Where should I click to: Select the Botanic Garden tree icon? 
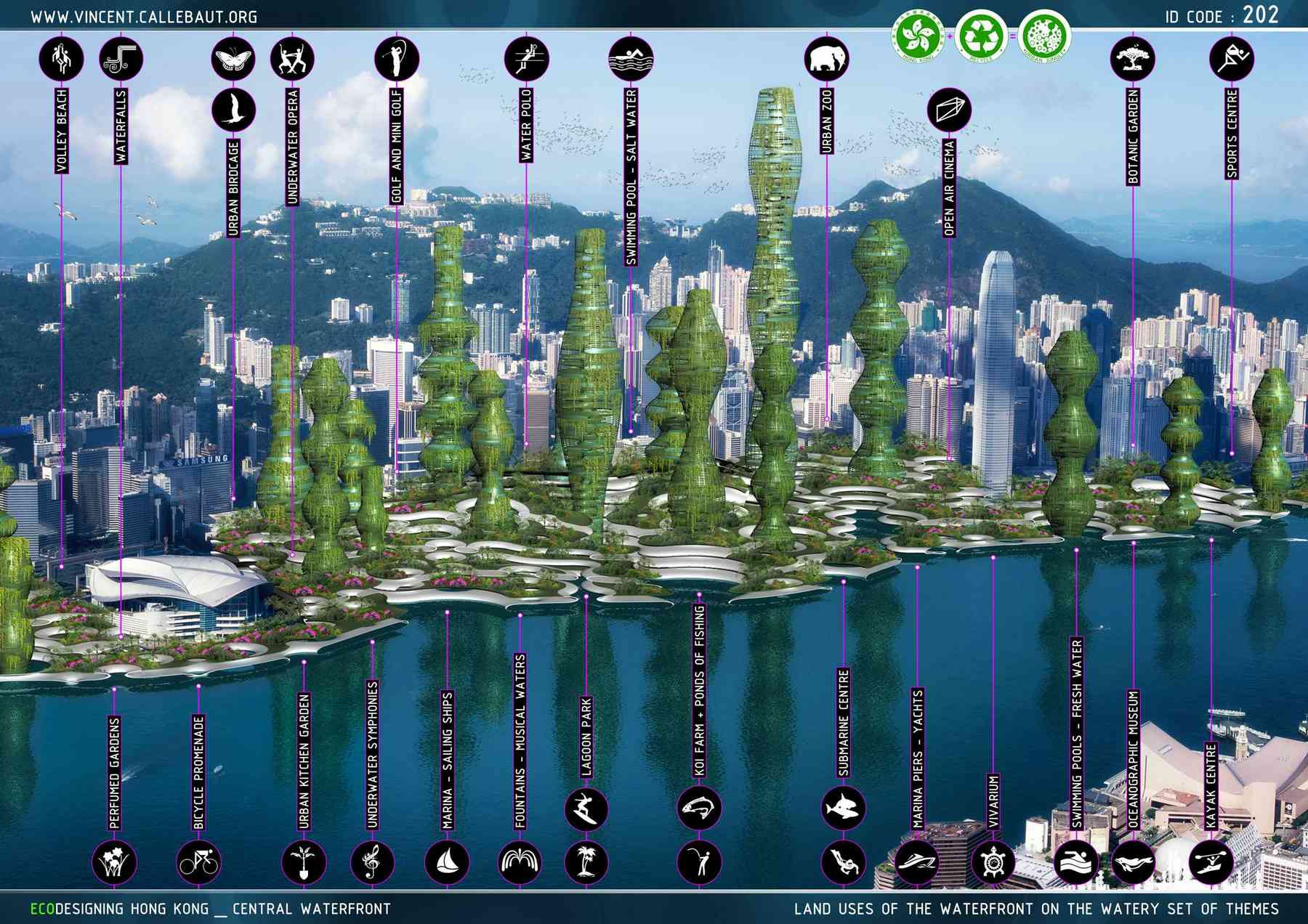point(1133,58)
